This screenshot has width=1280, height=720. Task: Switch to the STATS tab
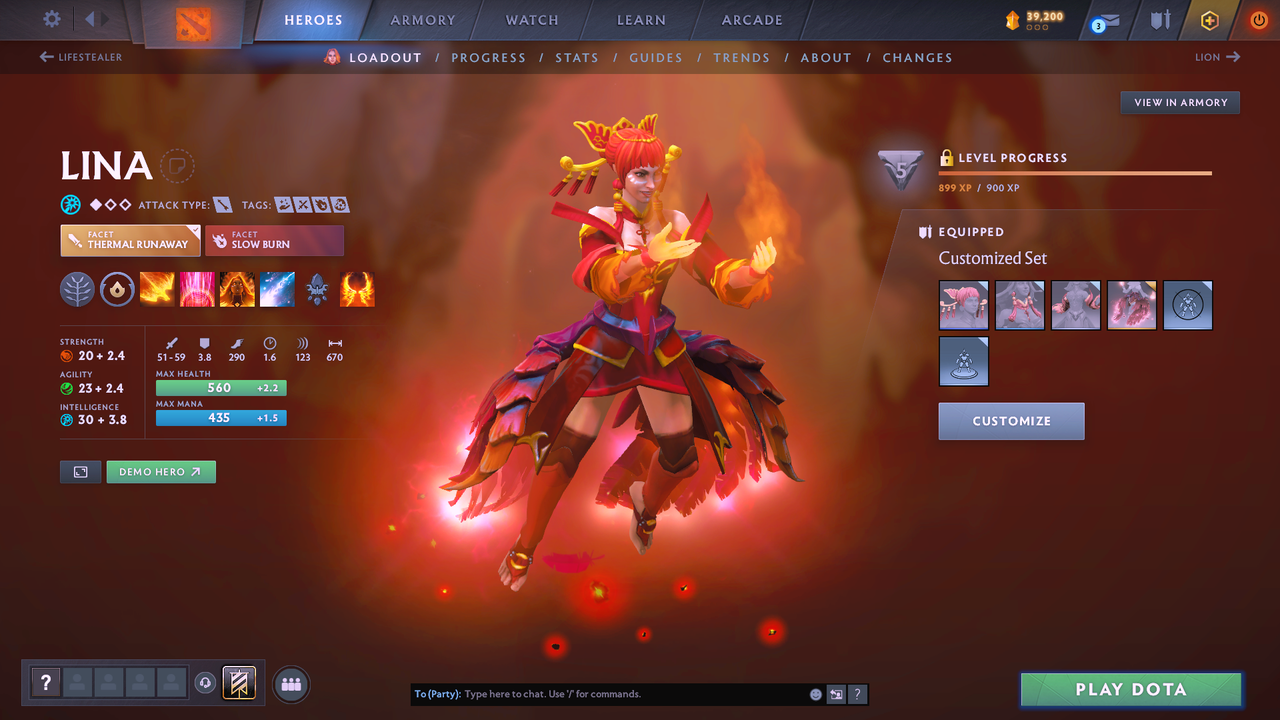577,57
